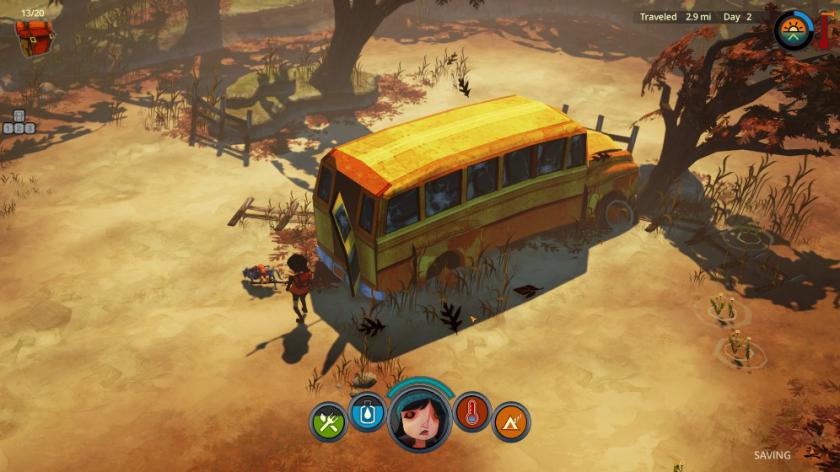
Task: Check the red thermometer temperature icon
Action: (x=473, y=411)
